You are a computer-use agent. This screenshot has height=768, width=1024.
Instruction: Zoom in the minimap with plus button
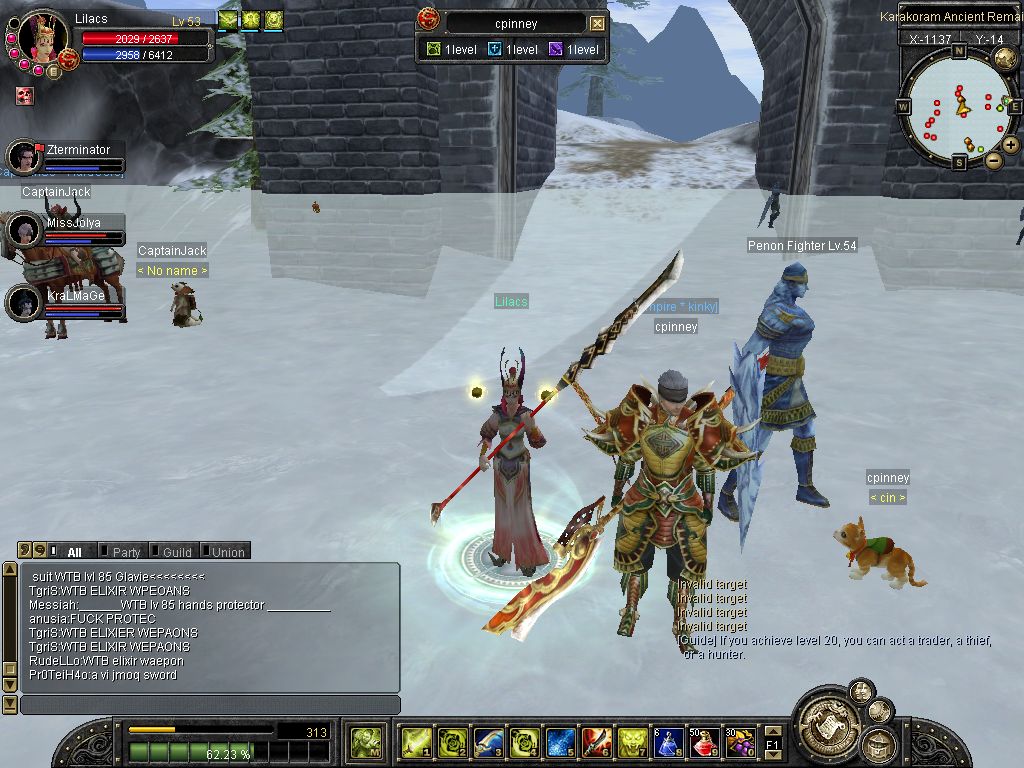pyautogui.click(x=1011, y=145)
